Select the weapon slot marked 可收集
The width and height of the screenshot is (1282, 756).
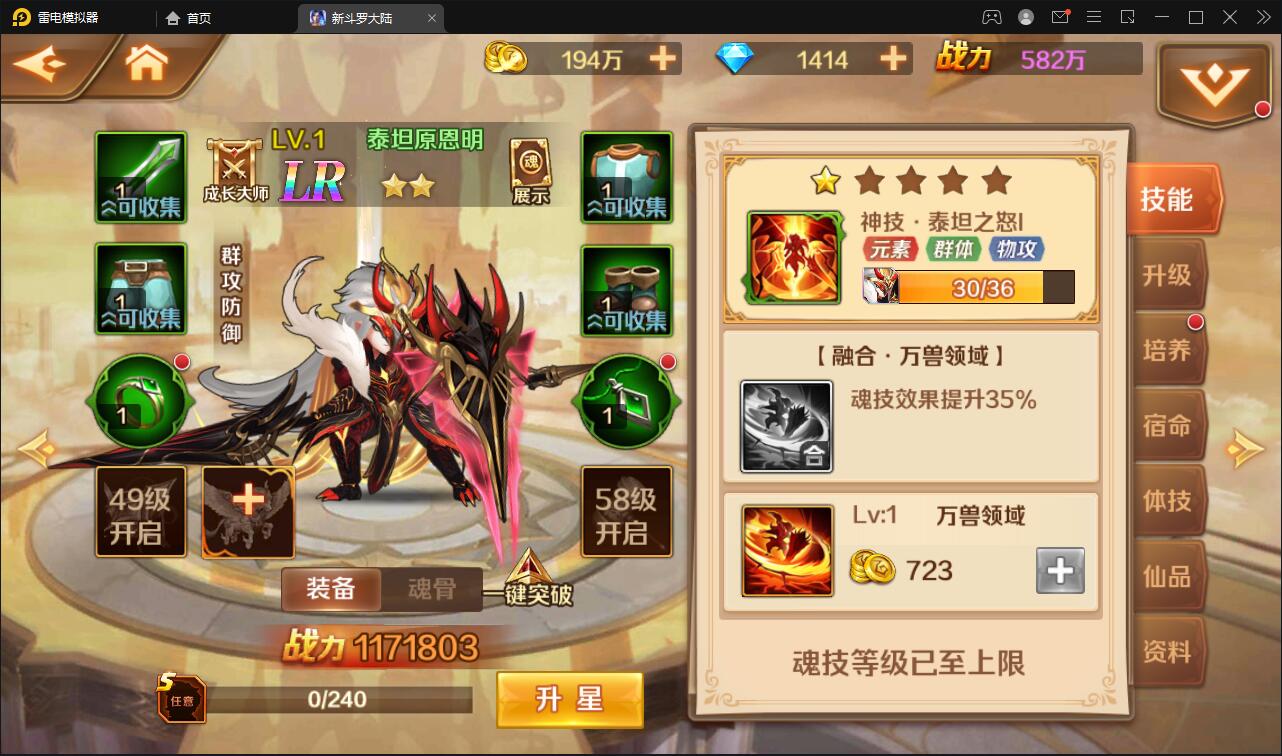pos(140,177)
